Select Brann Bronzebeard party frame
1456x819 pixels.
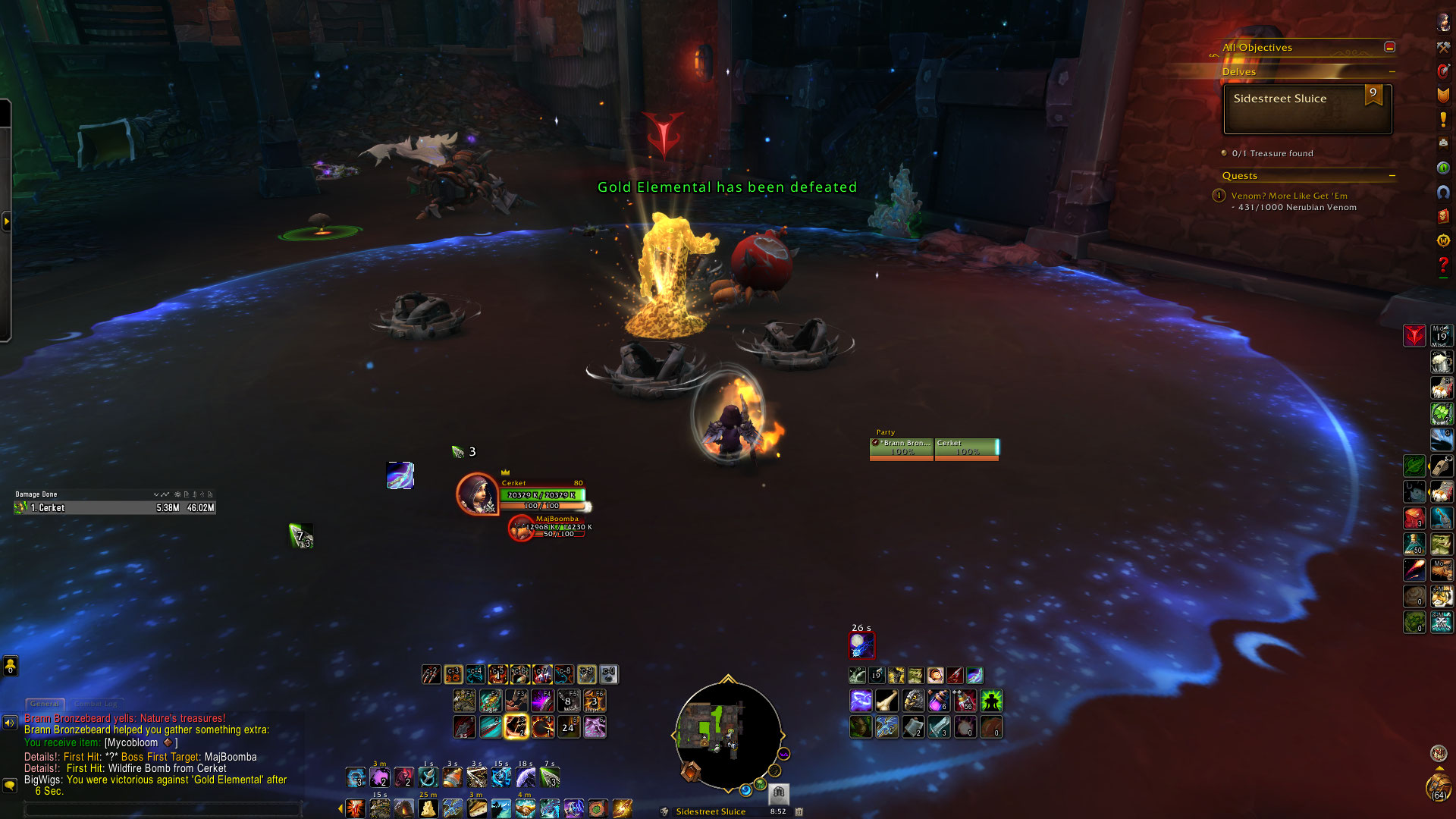coord(902,448)
